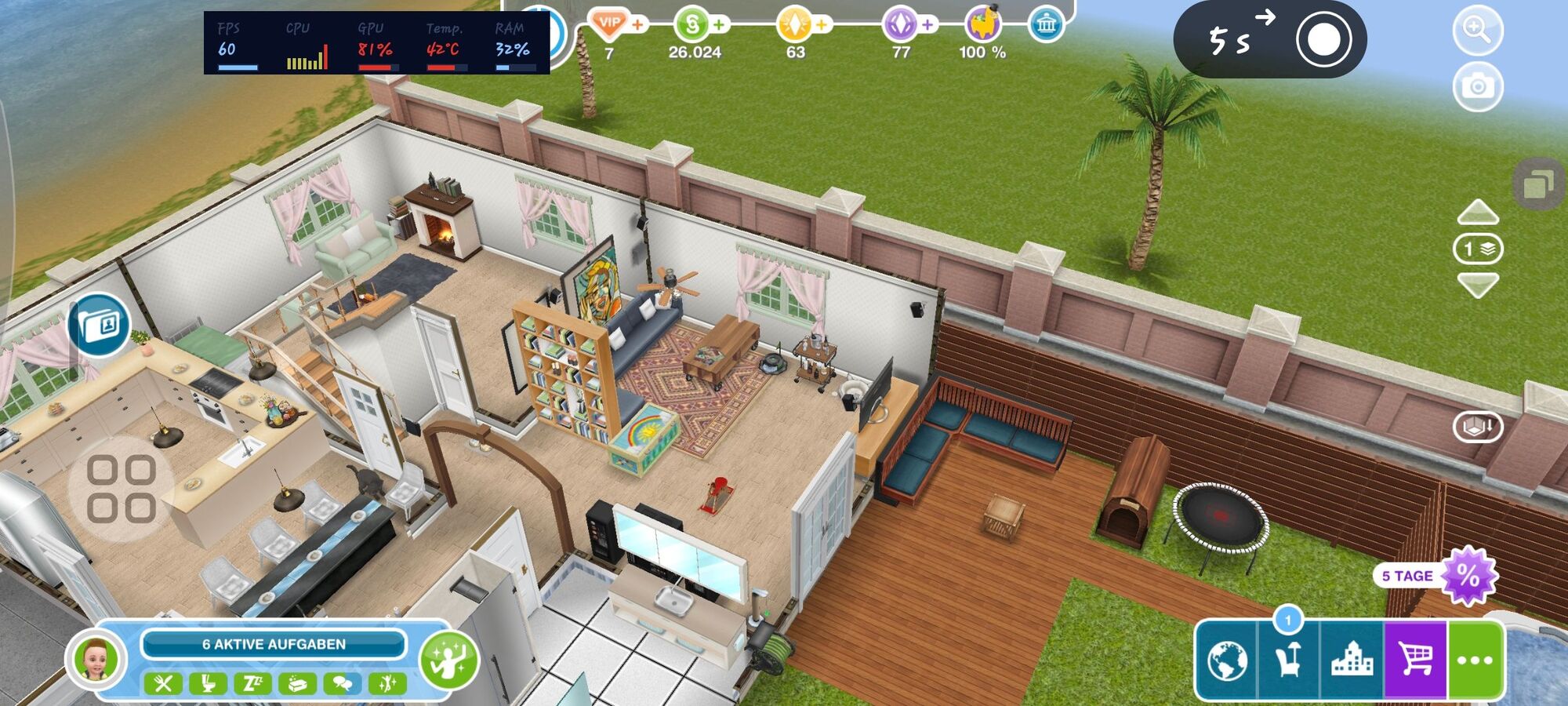The width and height of the screenshot is (1568, 706).
Task: Tap the magnifier zoom button
Action: pos(1478,31)
